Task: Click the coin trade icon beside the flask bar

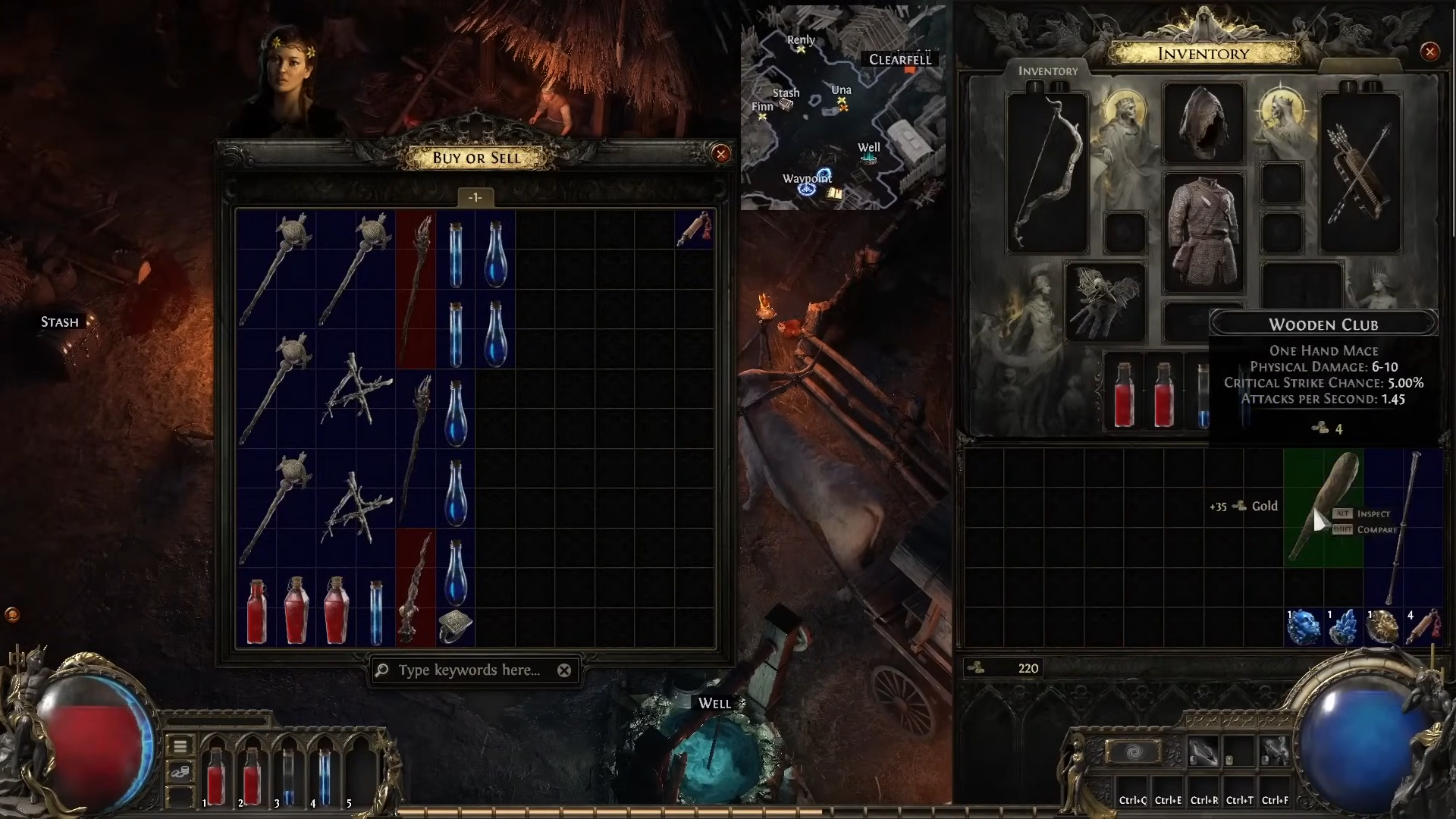Action: tap(180, 770)
